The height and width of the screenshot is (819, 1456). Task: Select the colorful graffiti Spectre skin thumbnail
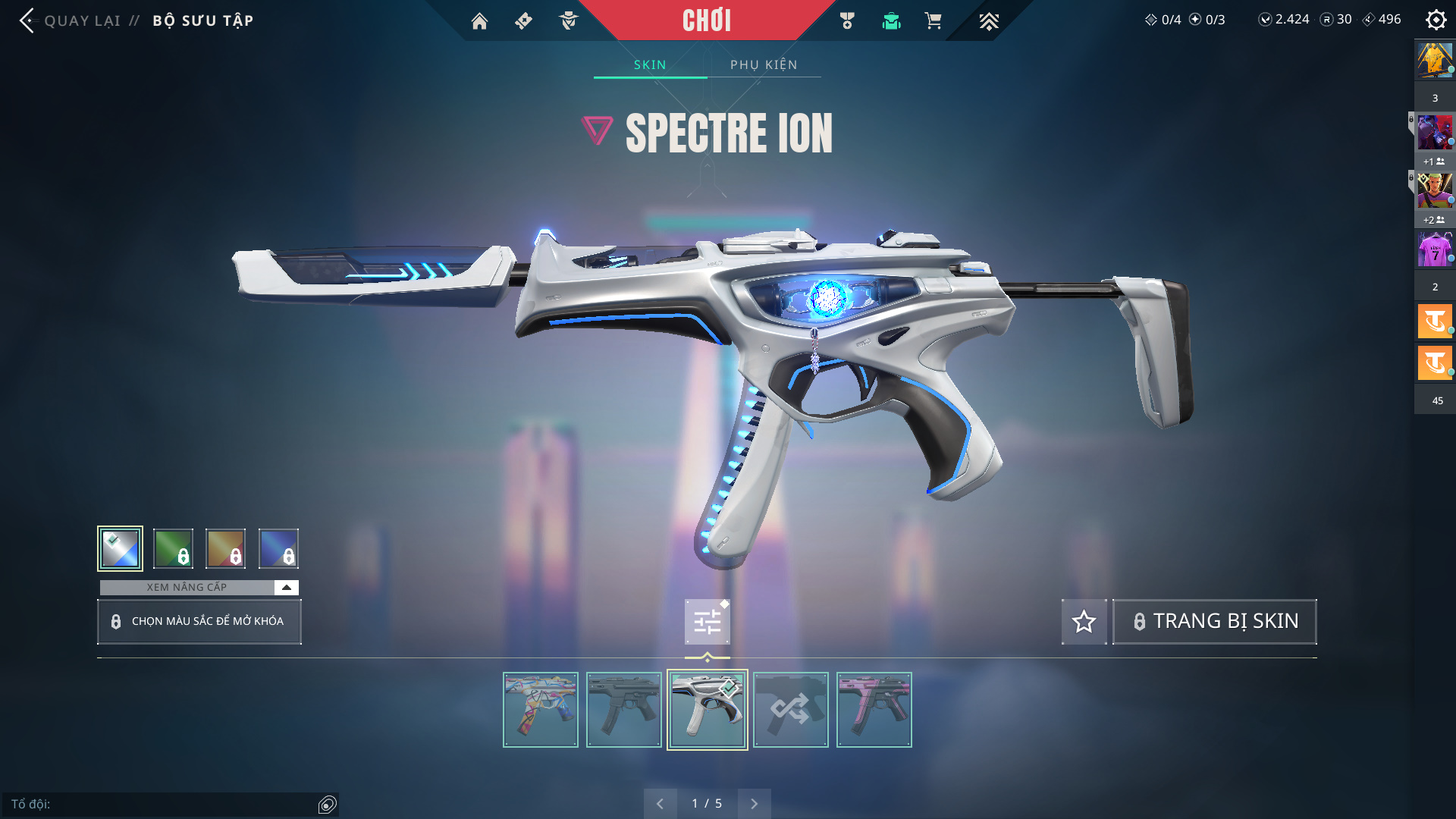pos(541,710)
